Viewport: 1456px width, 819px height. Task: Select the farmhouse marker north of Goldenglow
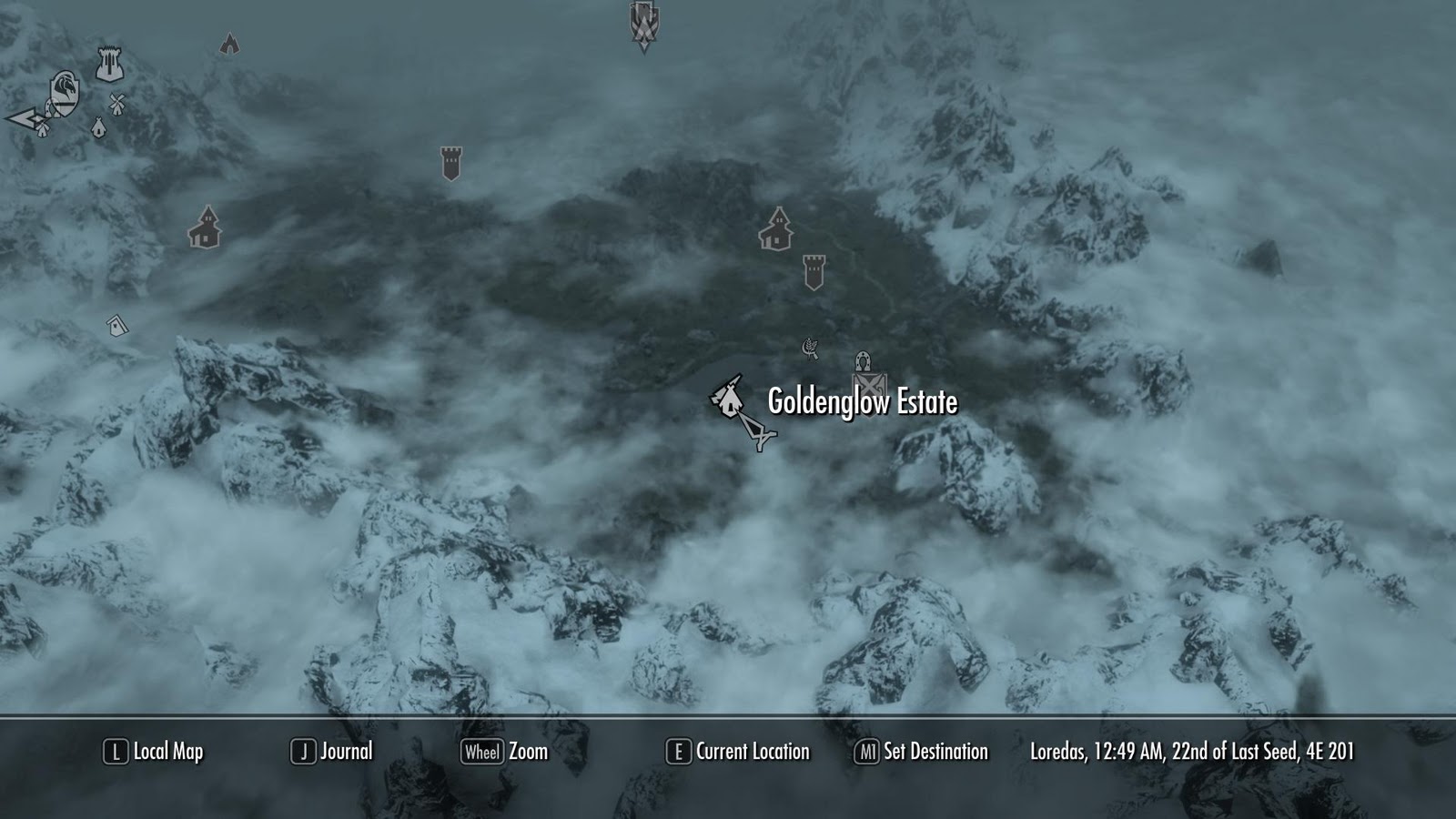pos(775,230)
